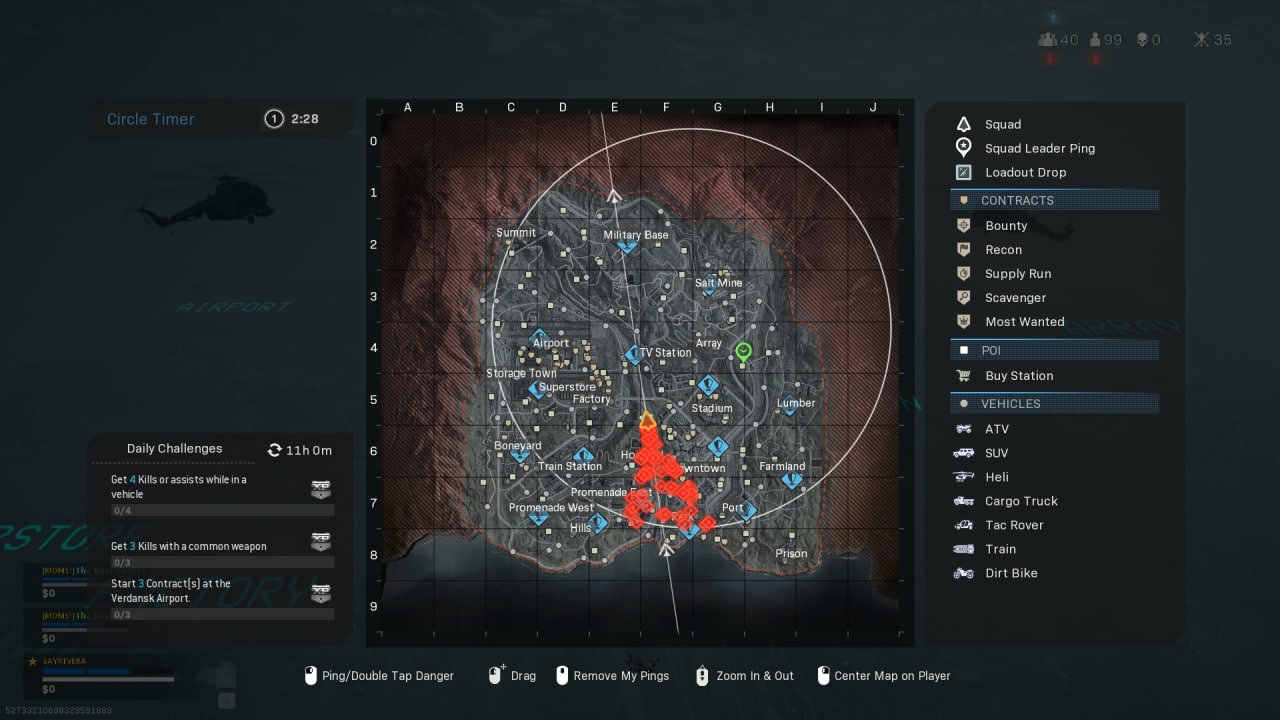Choose Most Wanted in the legend
1280x720 pixels.
(1024, 322)
